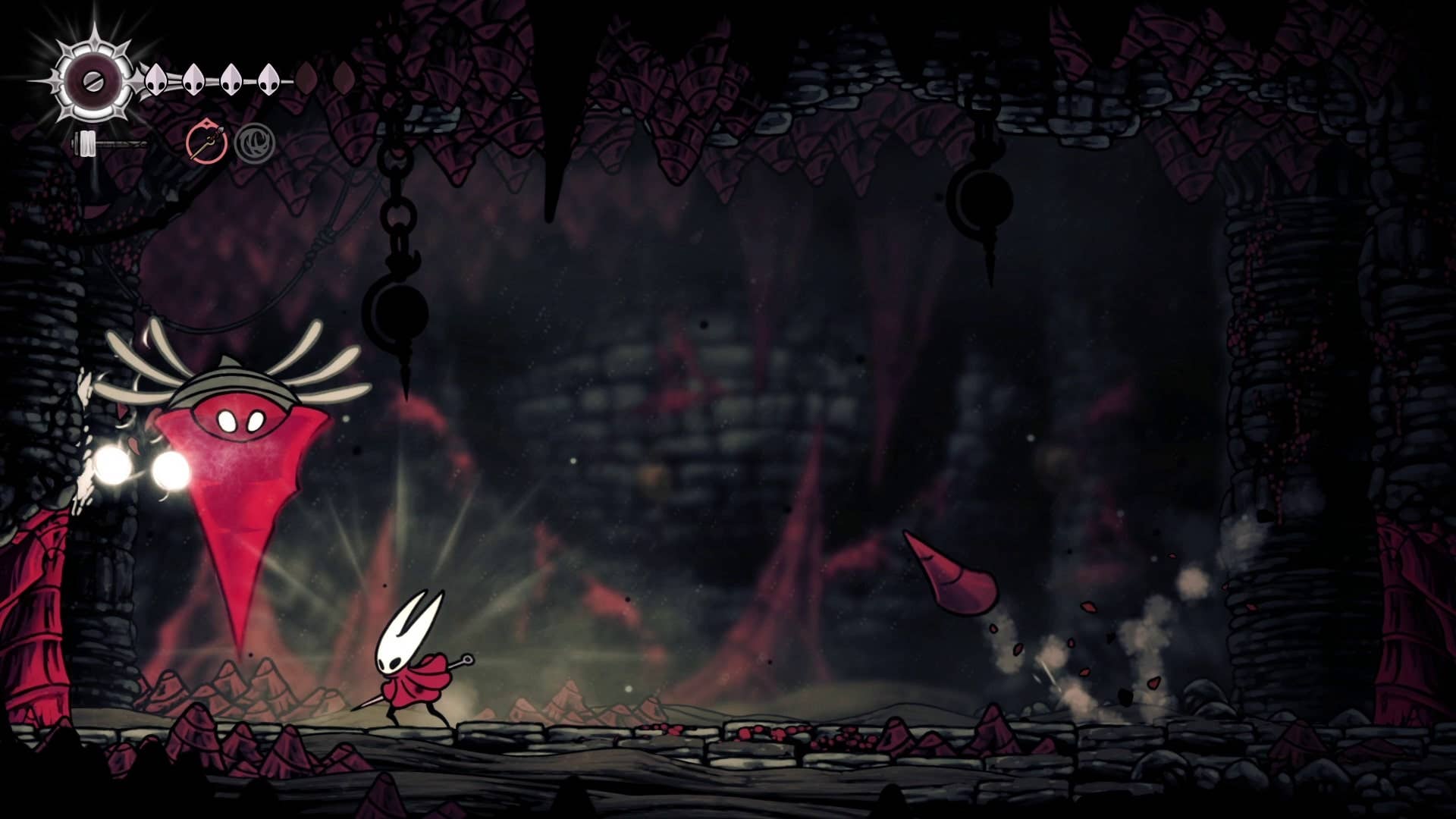Click the silk spool crest emblem

pos(93,79)
